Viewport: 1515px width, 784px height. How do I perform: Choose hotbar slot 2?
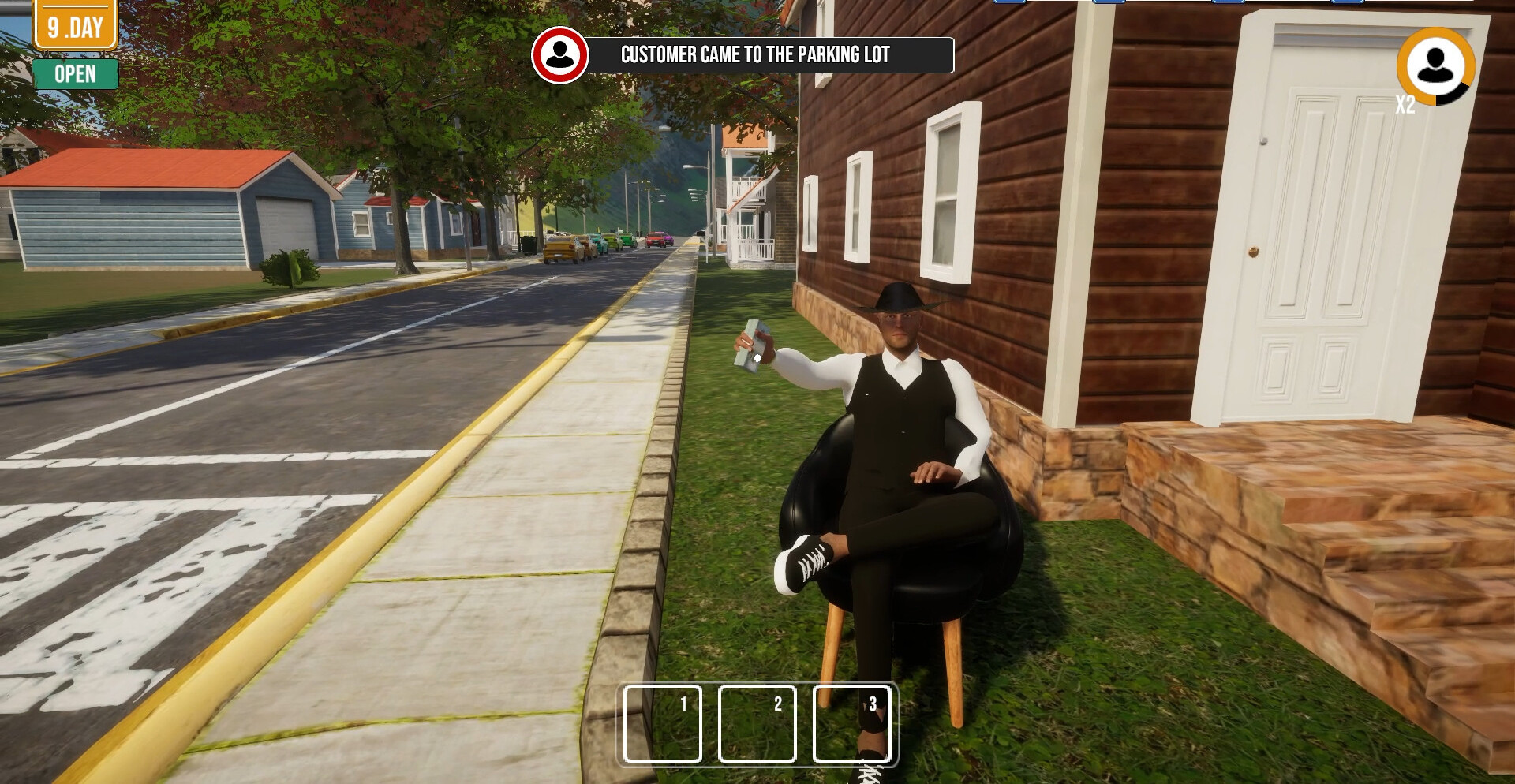757,724
